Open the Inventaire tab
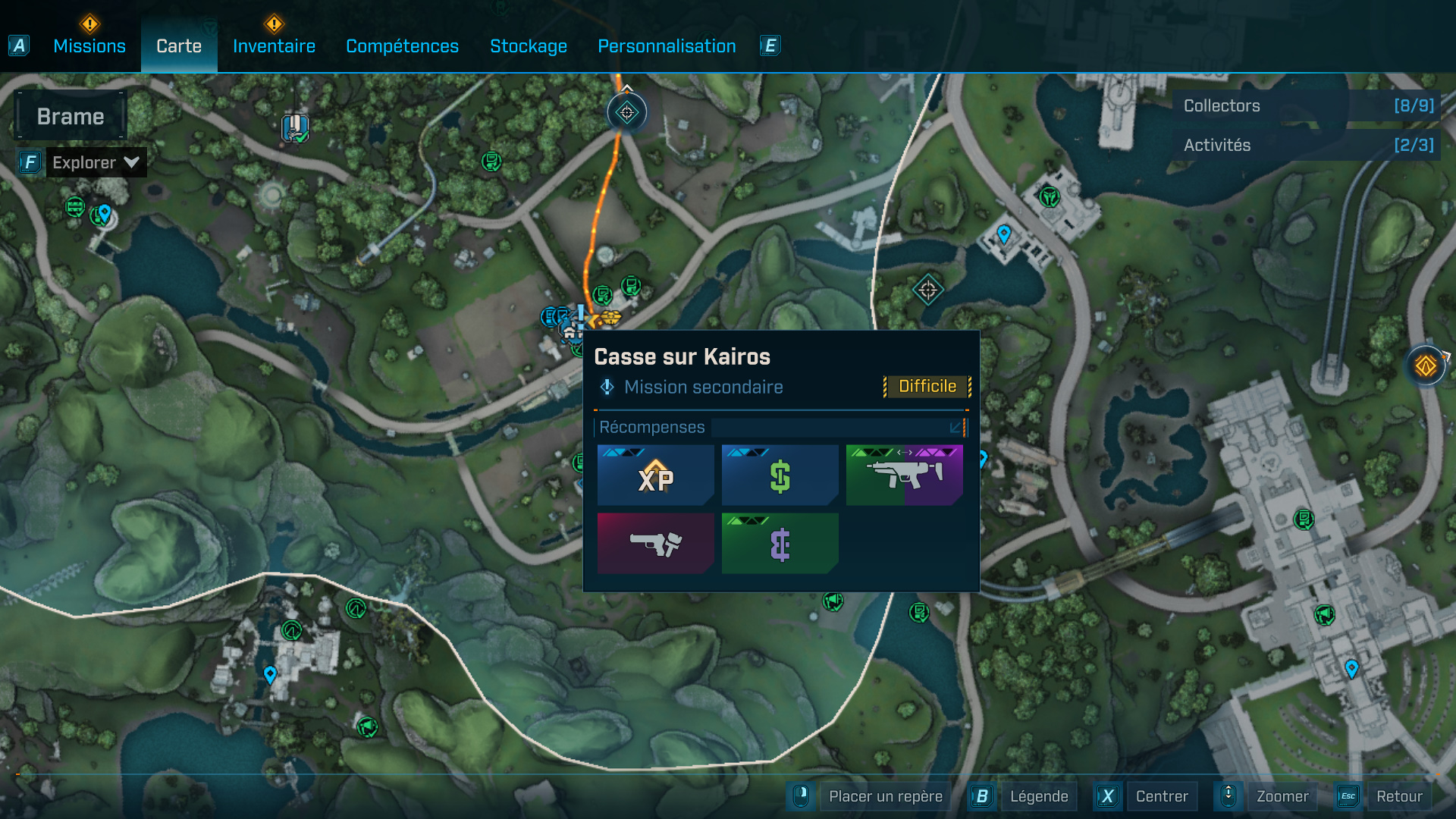Screen dimensions: 1456x819 click(x=274, y=46)
